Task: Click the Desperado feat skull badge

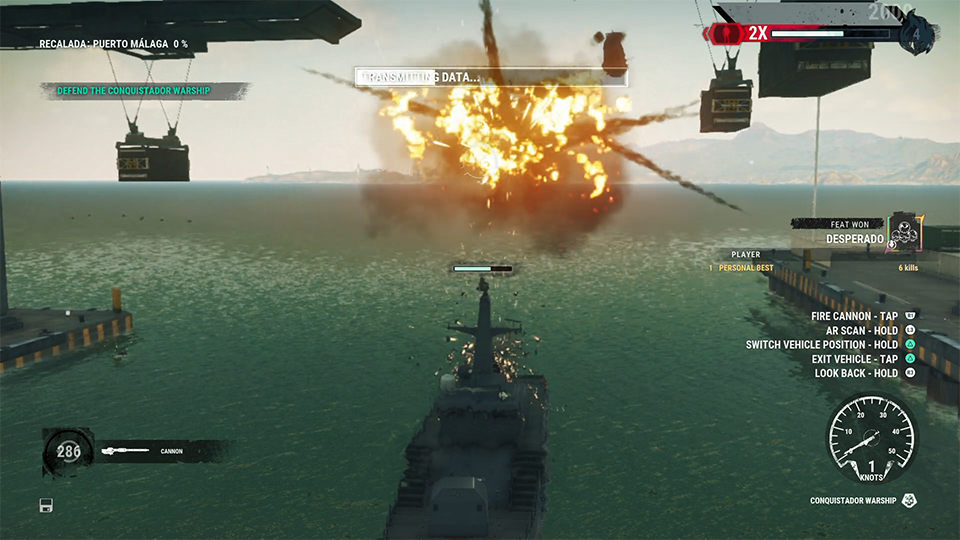Action: coord(904,233)
